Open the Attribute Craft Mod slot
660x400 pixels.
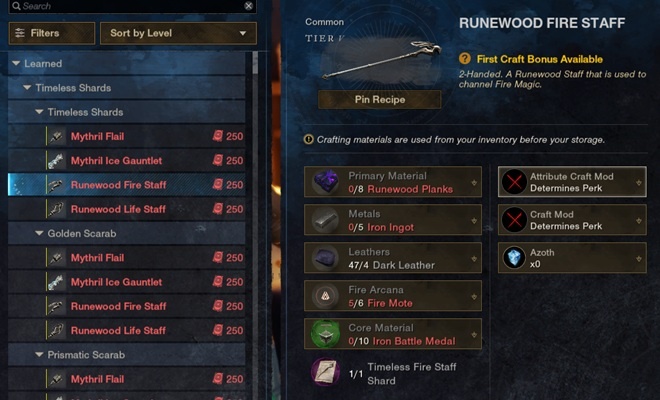571,181
